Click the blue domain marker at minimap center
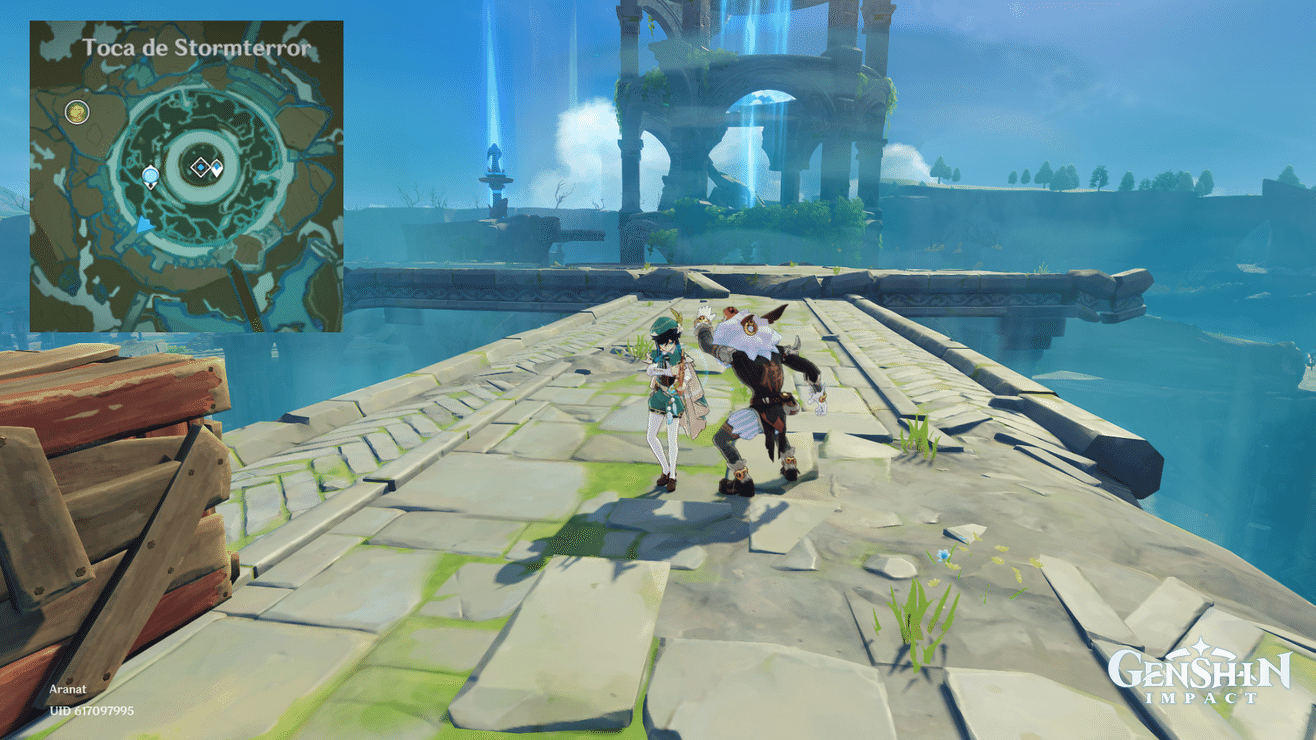1316x740 pixels. 201,167
